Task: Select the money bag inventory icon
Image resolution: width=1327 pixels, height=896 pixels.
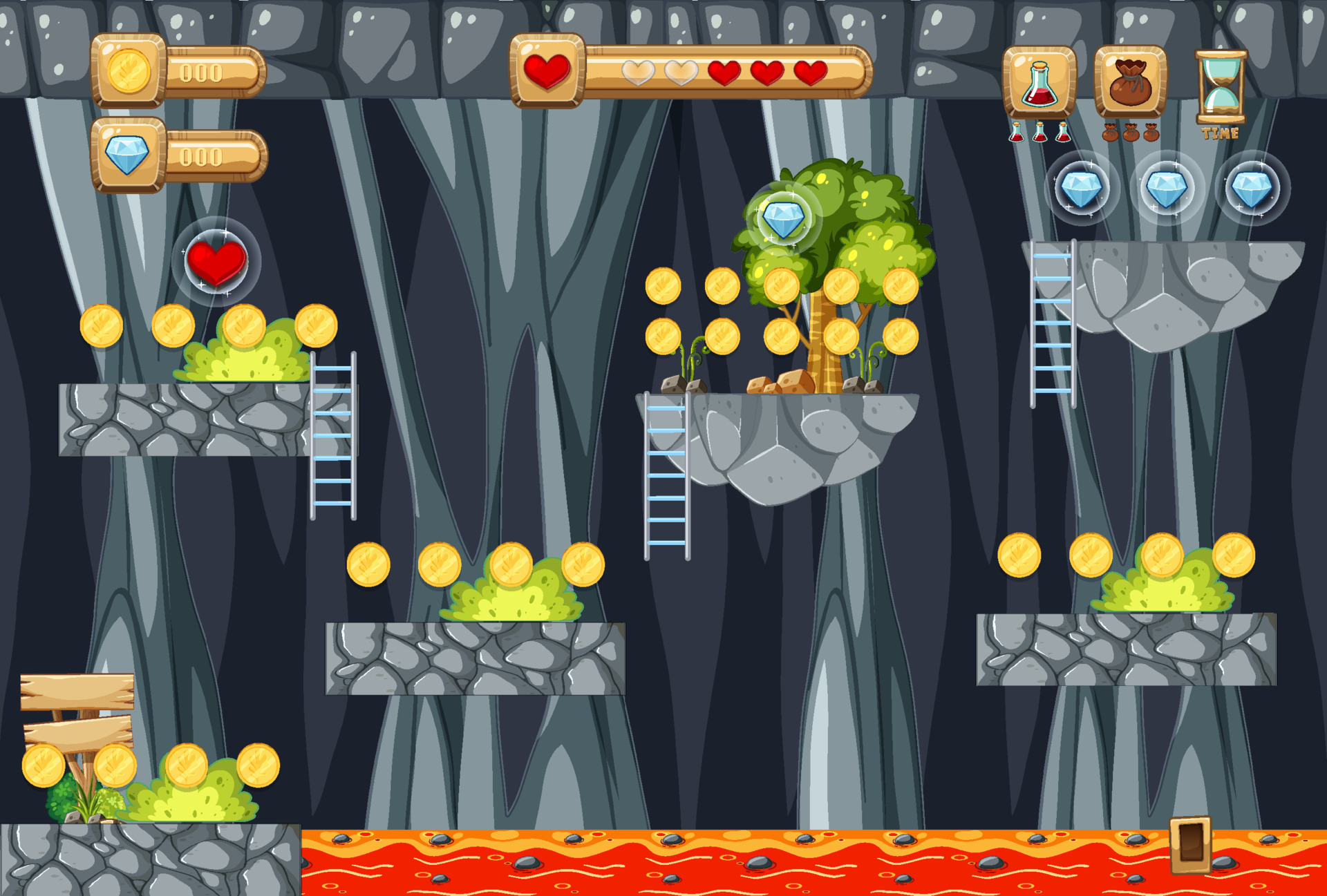Action: pos(1131,78)
